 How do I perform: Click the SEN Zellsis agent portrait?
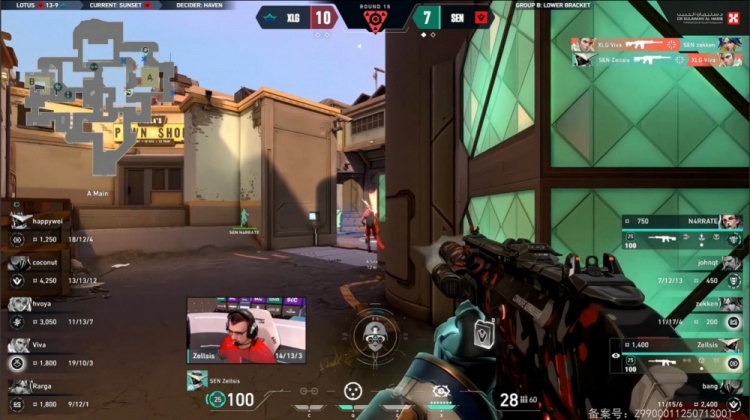point(198,380)
